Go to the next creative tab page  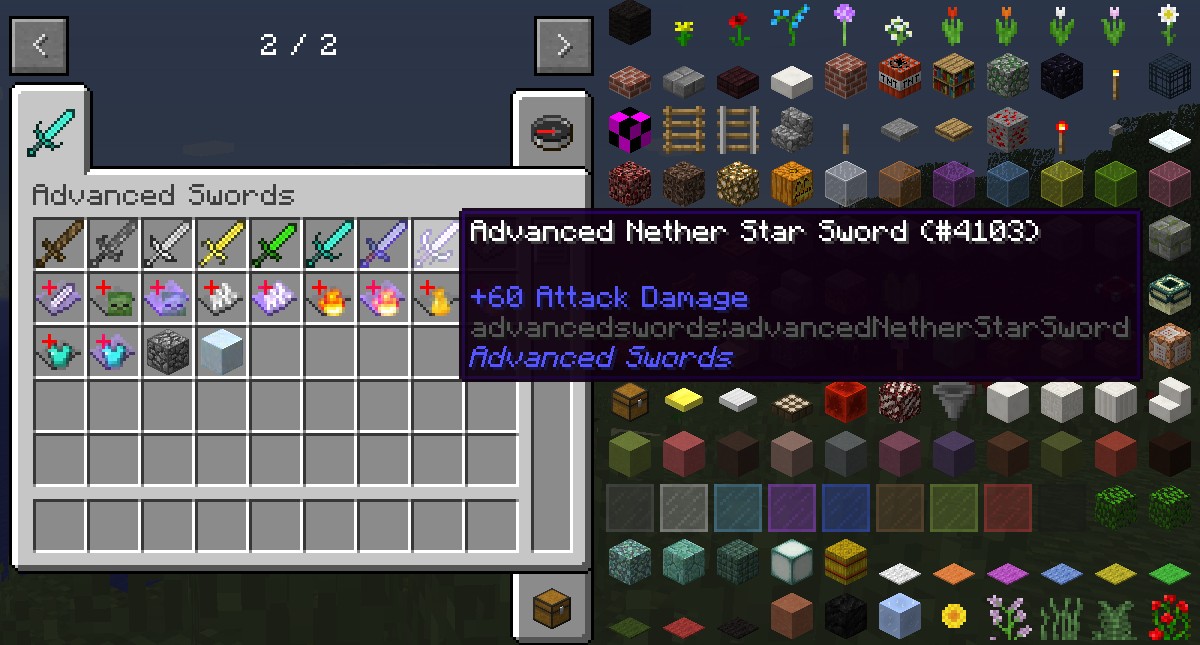(563, 46)
